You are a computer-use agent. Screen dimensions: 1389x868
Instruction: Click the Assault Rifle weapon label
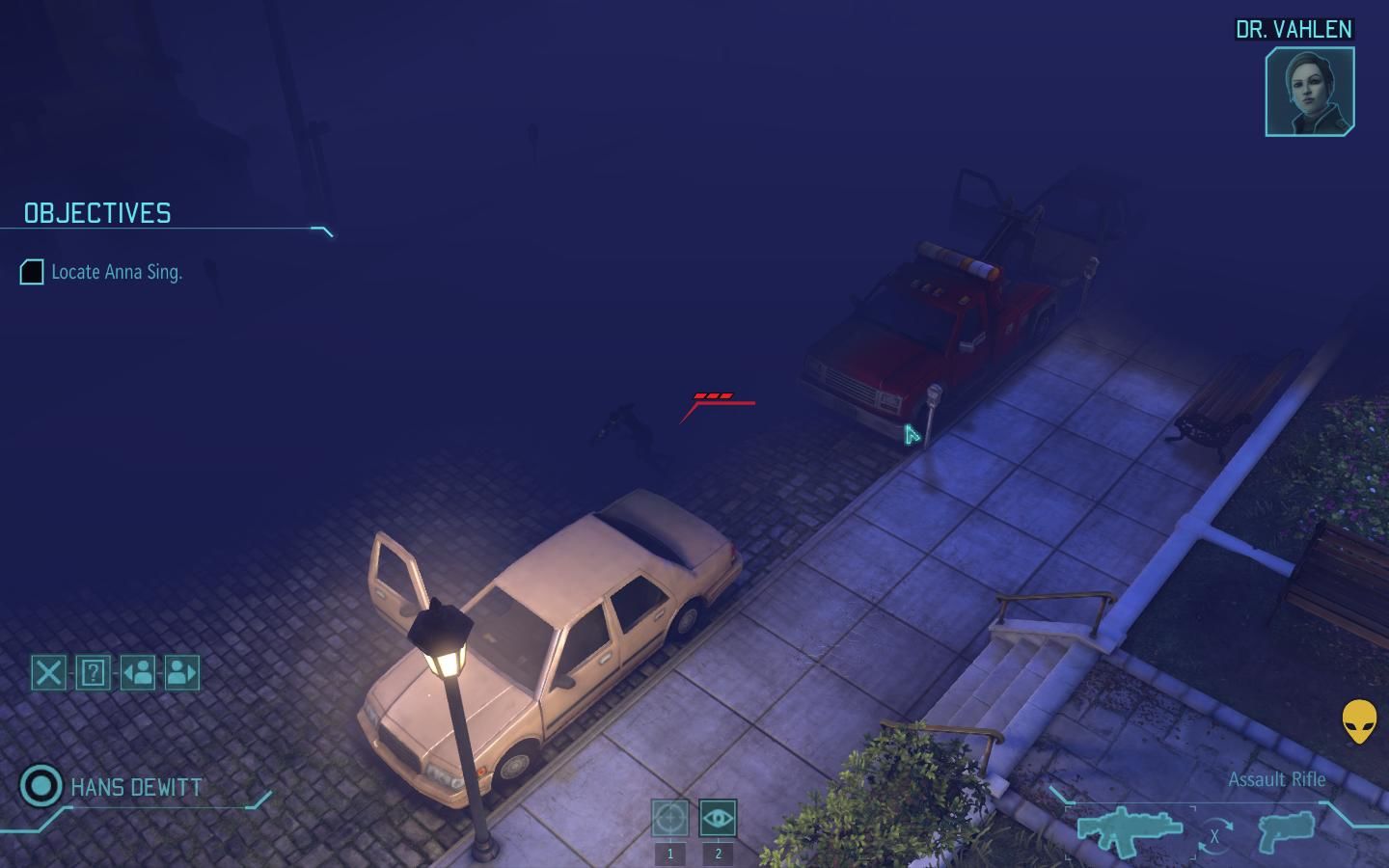tap(1277, 779)
